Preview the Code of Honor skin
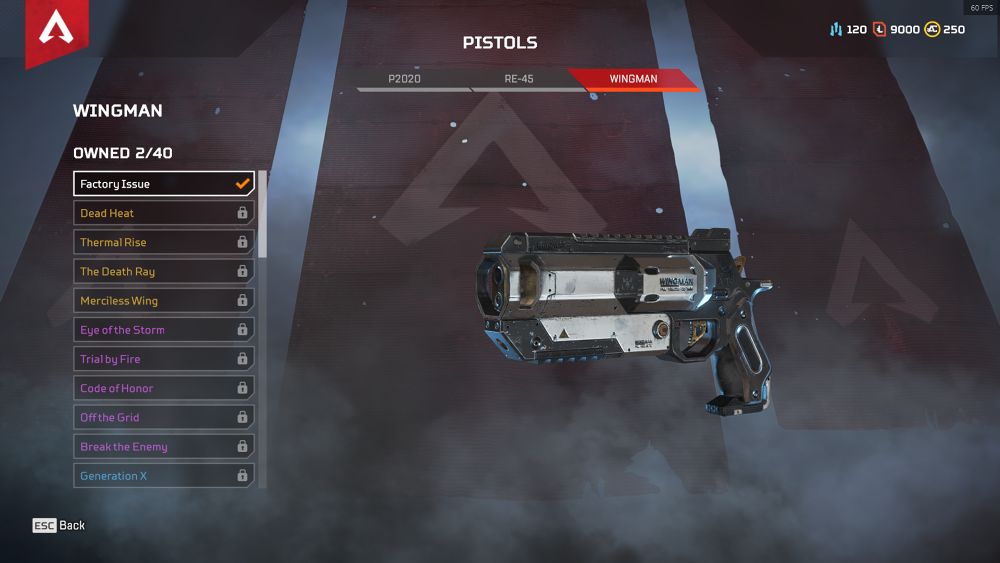Screen dimensions: 1000x563 tap(164, 388)
